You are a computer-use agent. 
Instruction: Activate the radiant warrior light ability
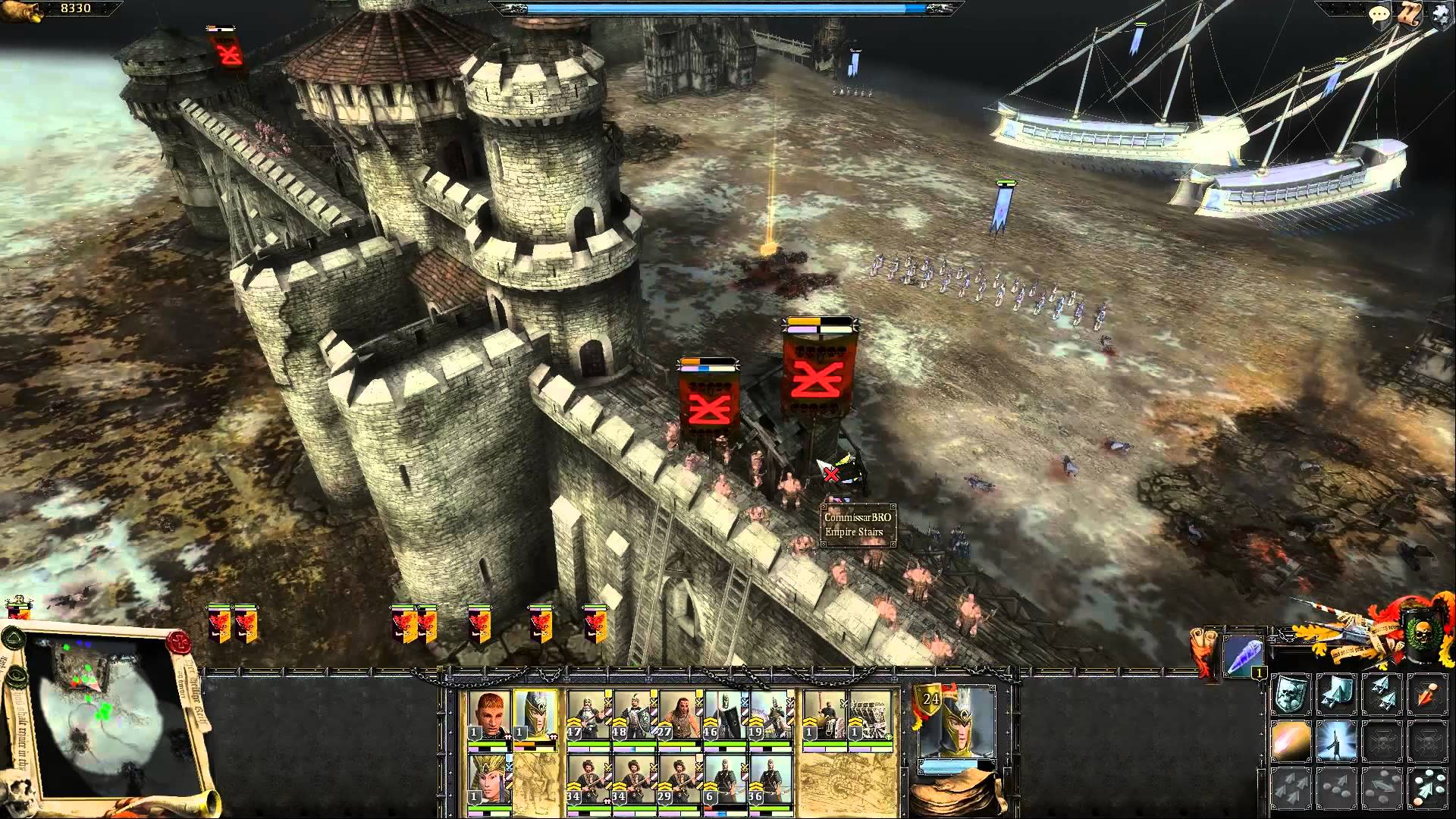click(x=1336, y=741)
